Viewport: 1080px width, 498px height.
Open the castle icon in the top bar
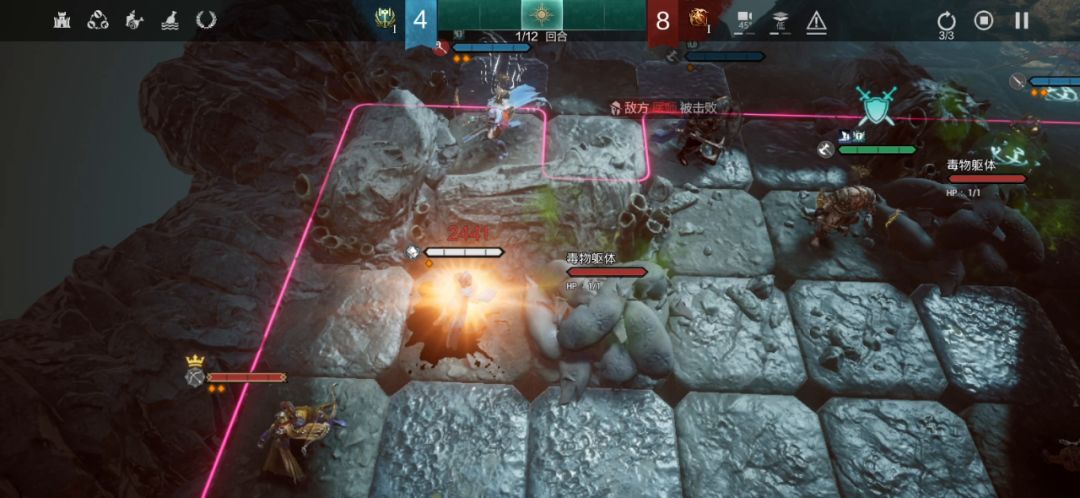coord(62,20)
